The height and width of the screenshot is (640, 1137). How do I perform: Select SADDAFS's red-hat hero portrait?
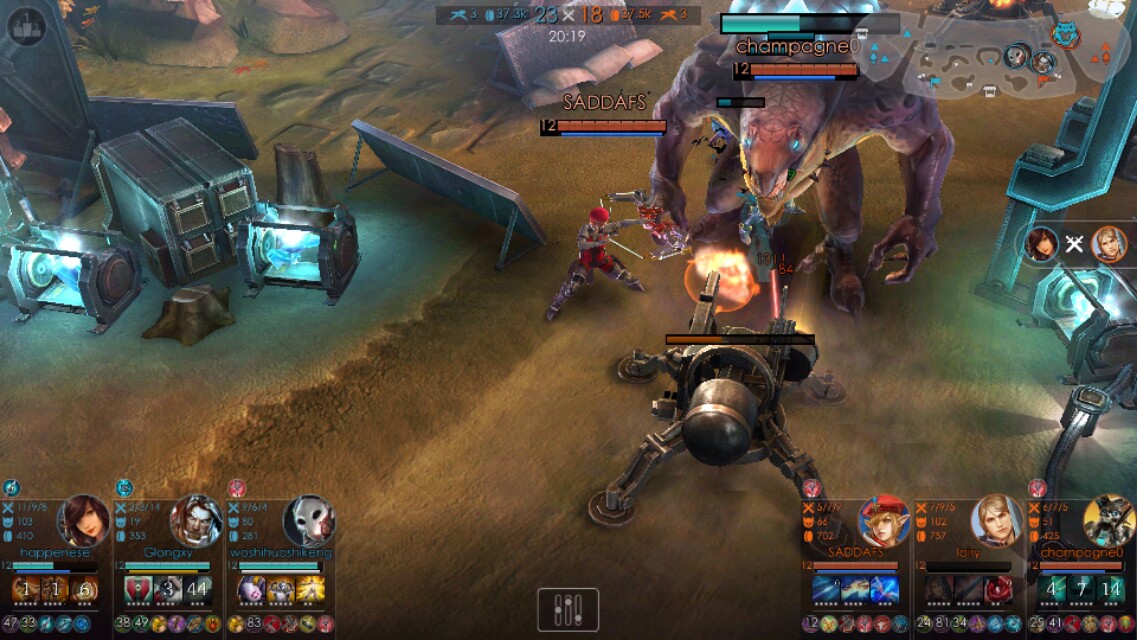(x=884, y=522)
